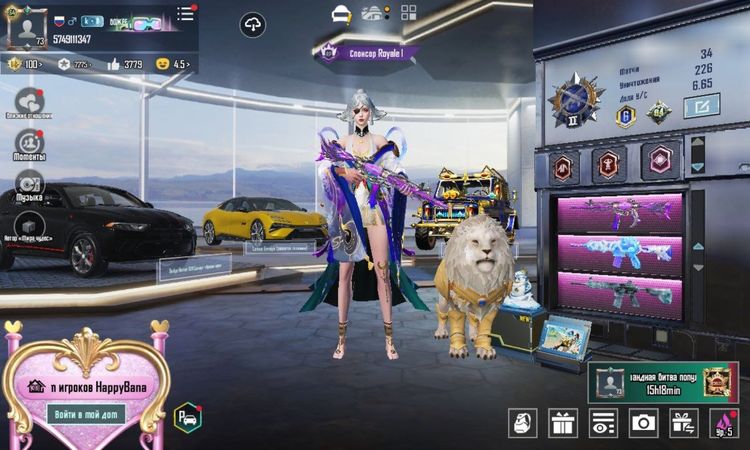The height and width of the screenshot is (450, 750).
Task: Open the list menu with red dot
Action: [186, 14]
